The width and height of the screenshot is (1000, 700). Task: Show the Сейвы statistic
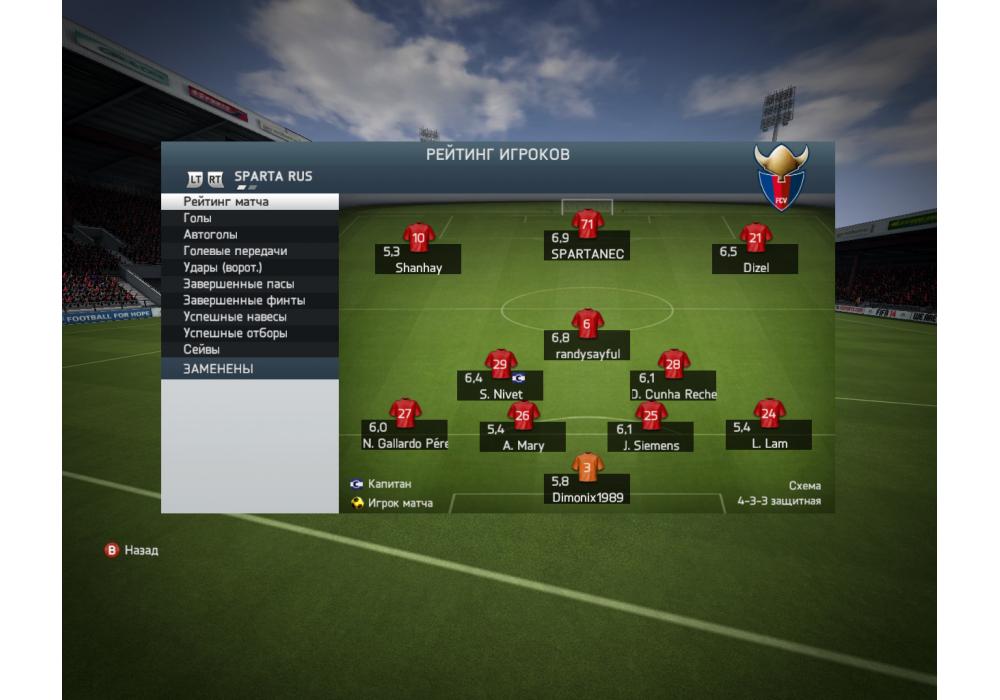[x=249, y=350]
